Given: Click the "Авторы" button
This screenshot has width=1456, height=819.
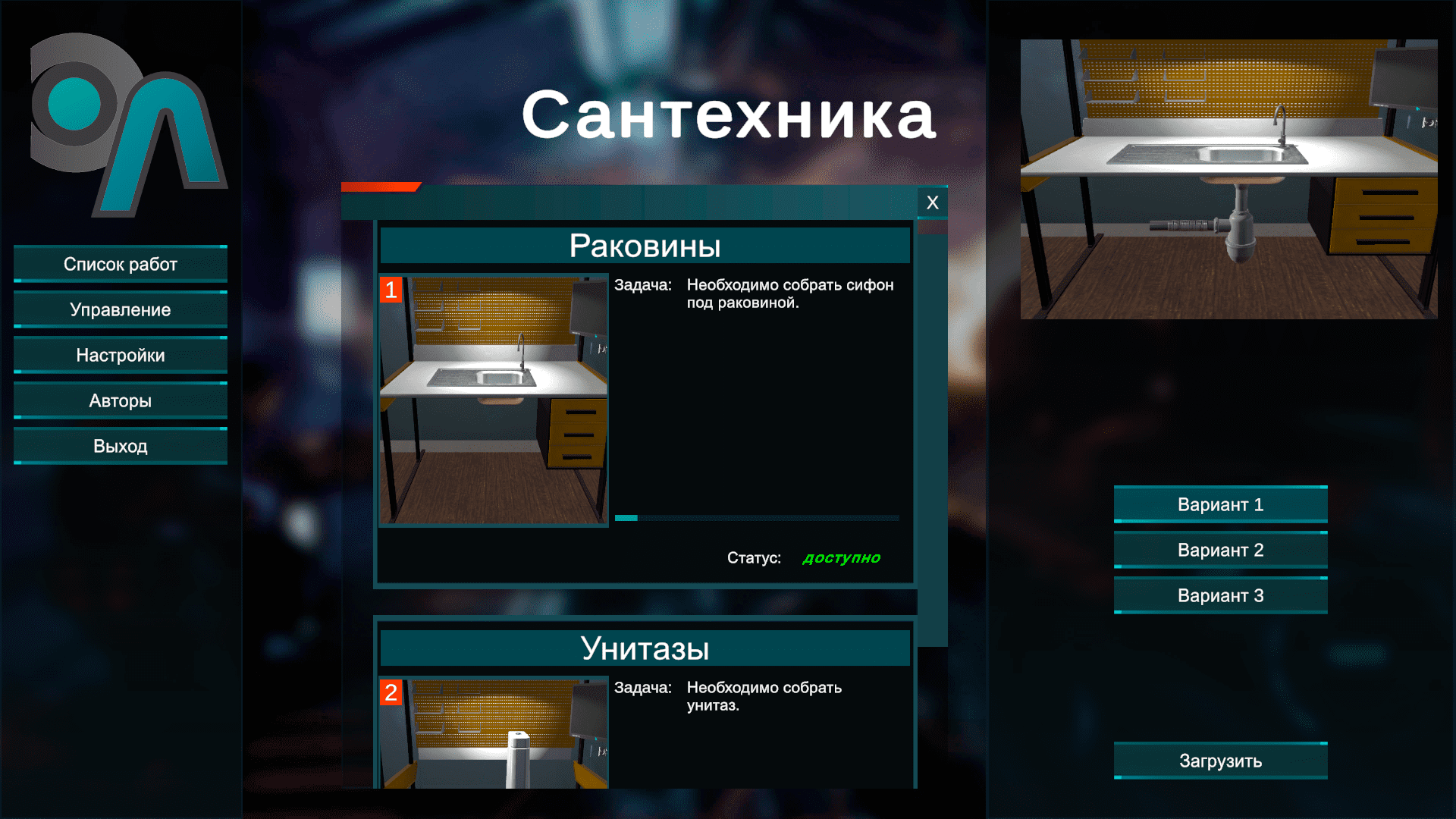Looking at the screenshot, I should pyautogui.click(x=120, y=400).
